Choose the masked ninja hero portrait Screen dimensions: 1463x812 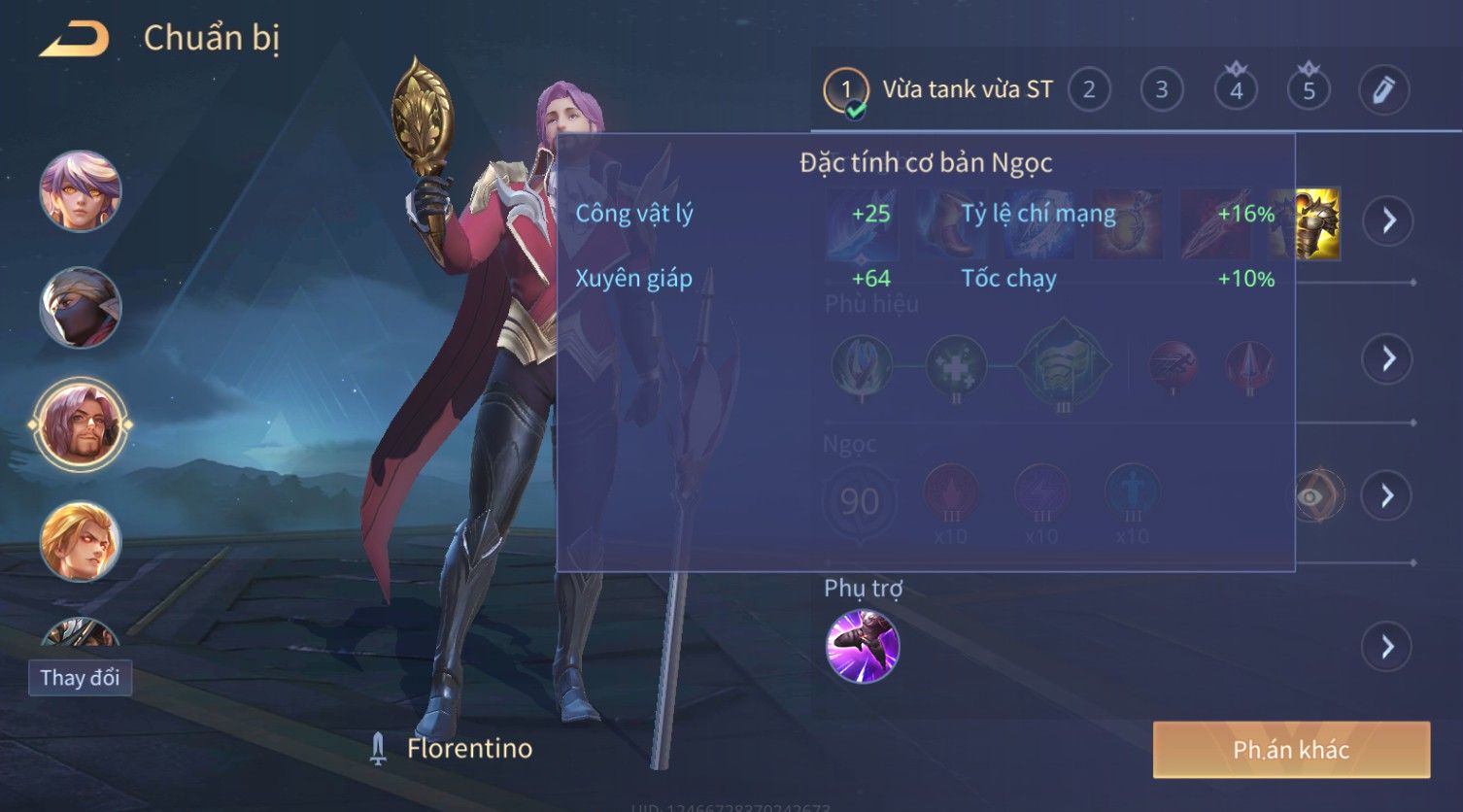pyautogui.click(x=80, y=308)
